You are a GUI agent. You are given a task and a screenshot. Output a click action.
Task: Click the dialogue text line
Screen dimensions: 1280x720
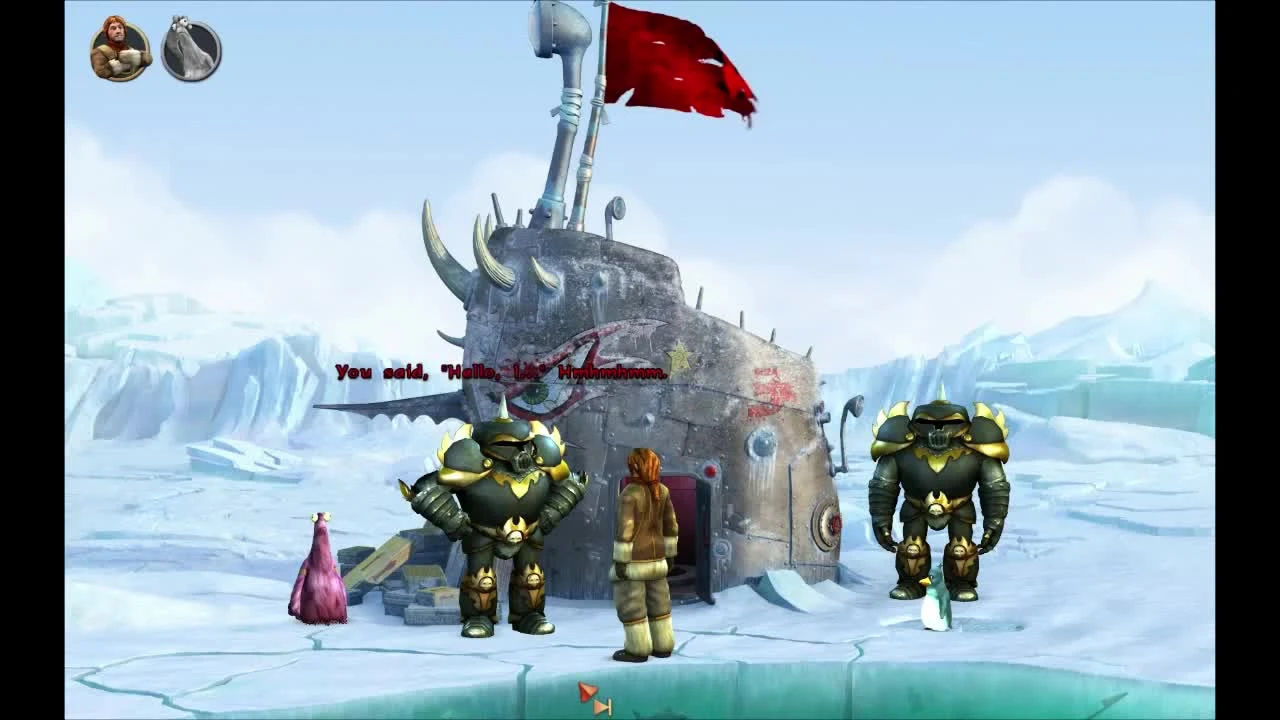point(500,371)
